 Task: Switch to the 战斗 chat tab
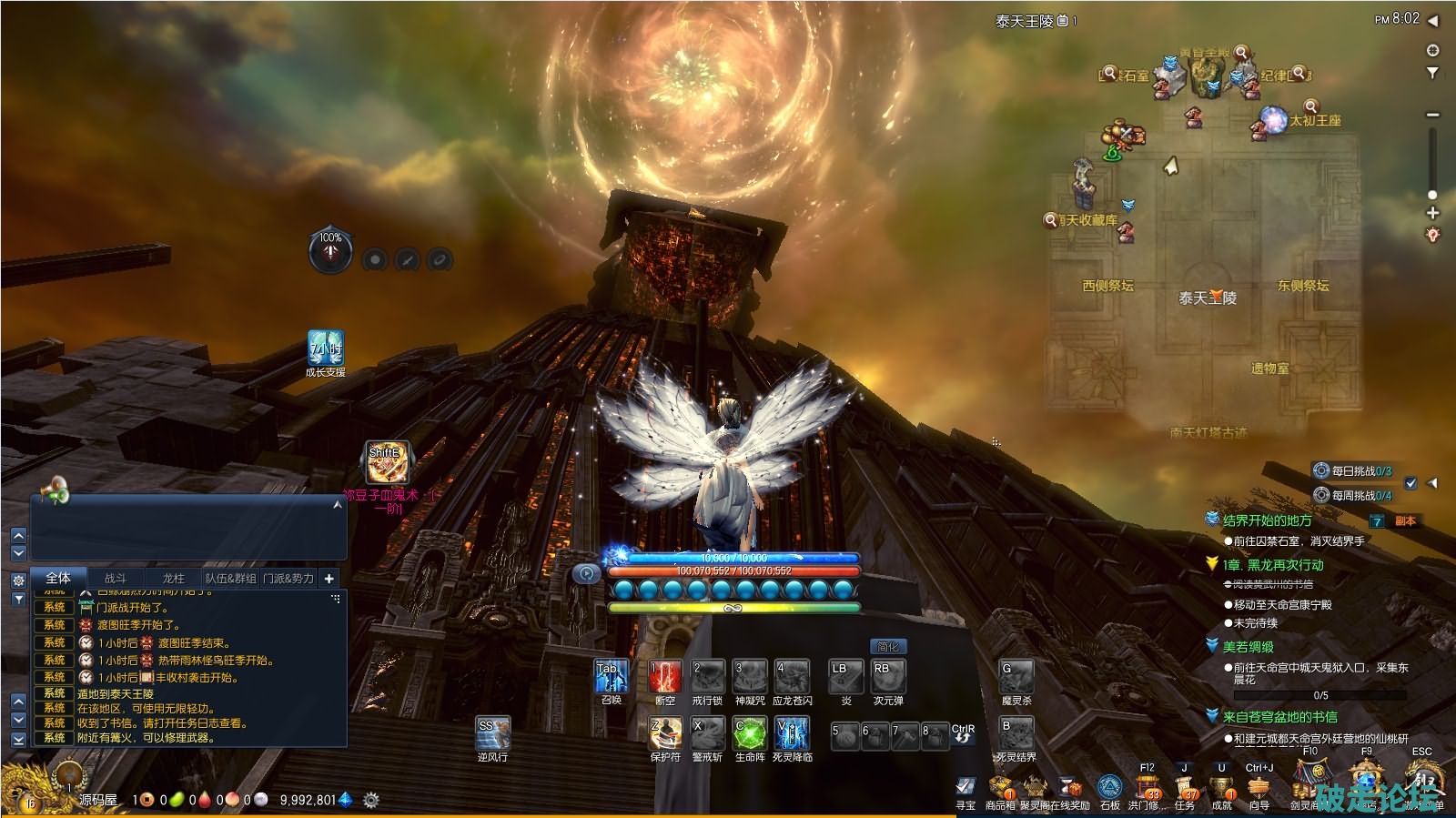[116, 578]
